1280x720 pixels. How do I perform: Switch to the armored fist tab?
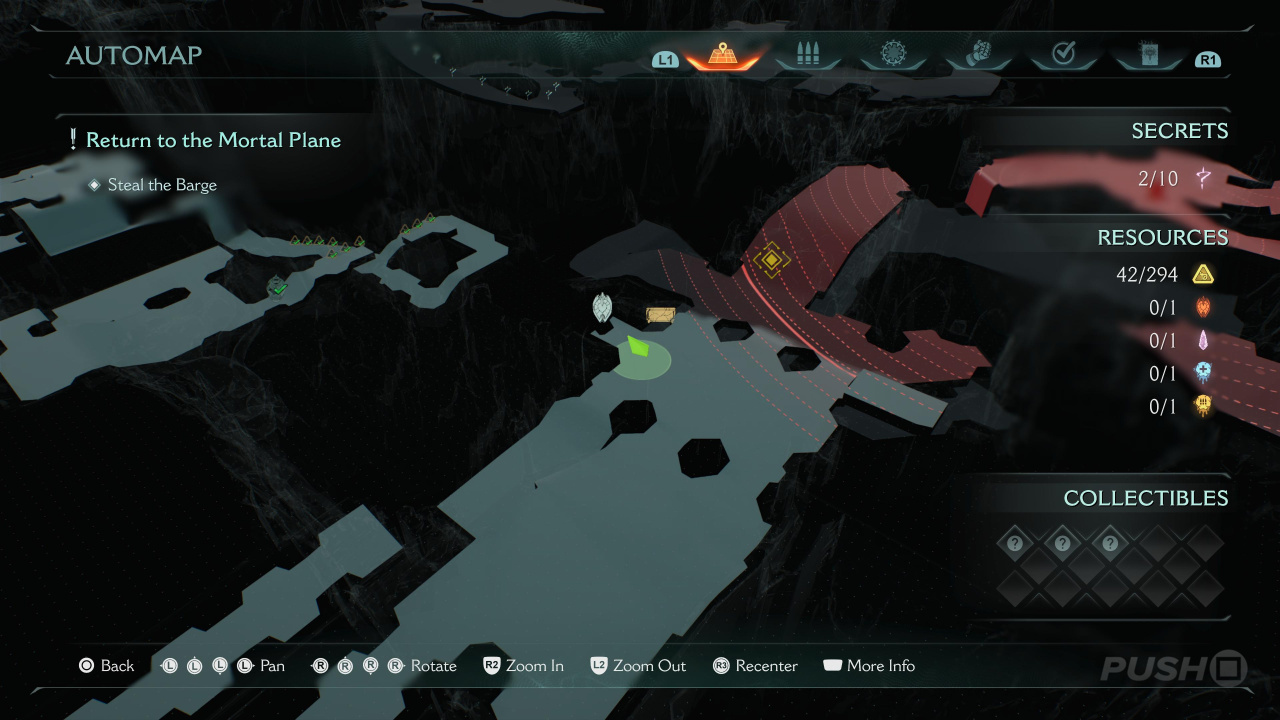click(x=978, y=56)
